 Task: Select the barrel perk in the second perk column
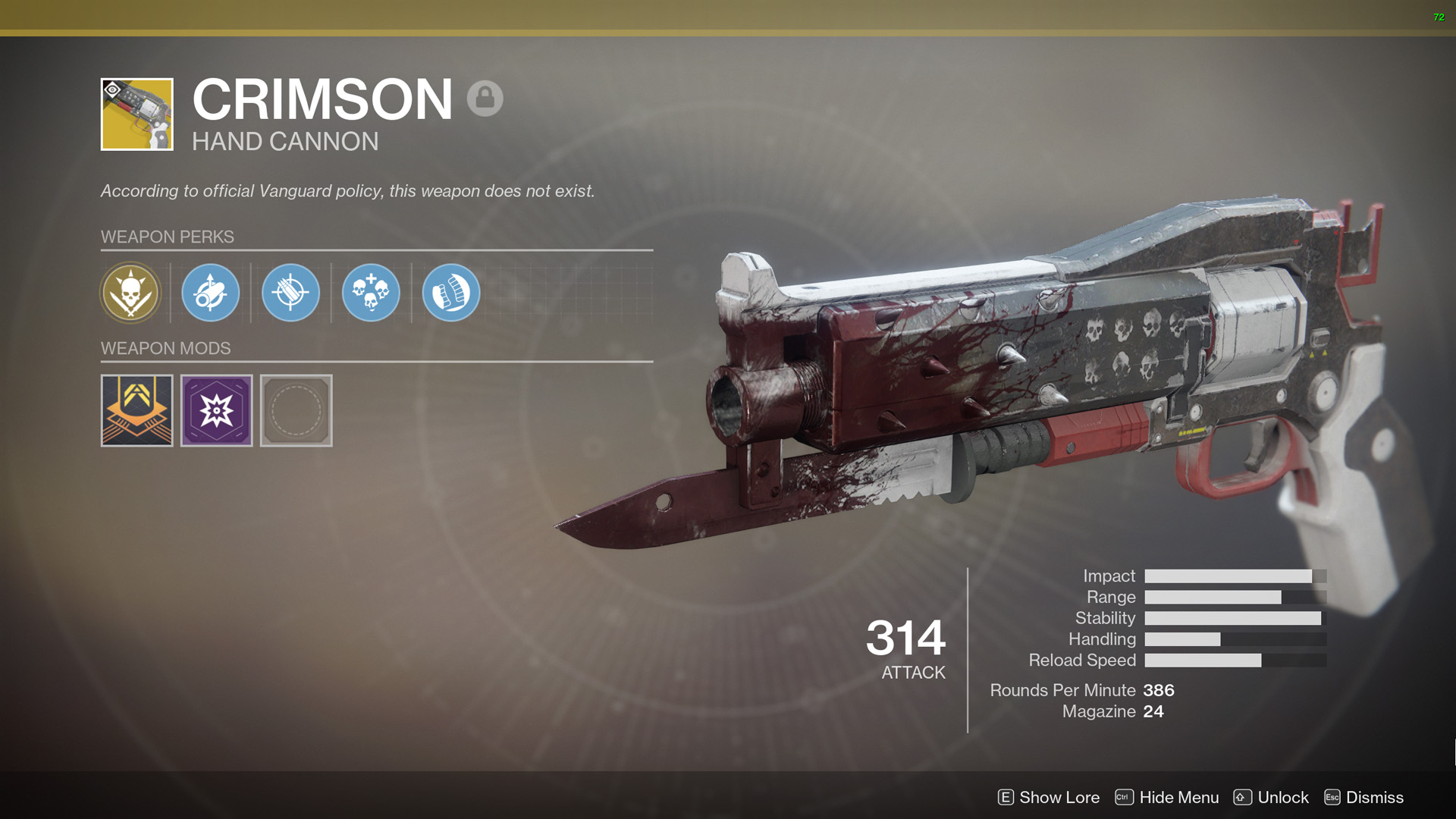(x=210, y=293)
